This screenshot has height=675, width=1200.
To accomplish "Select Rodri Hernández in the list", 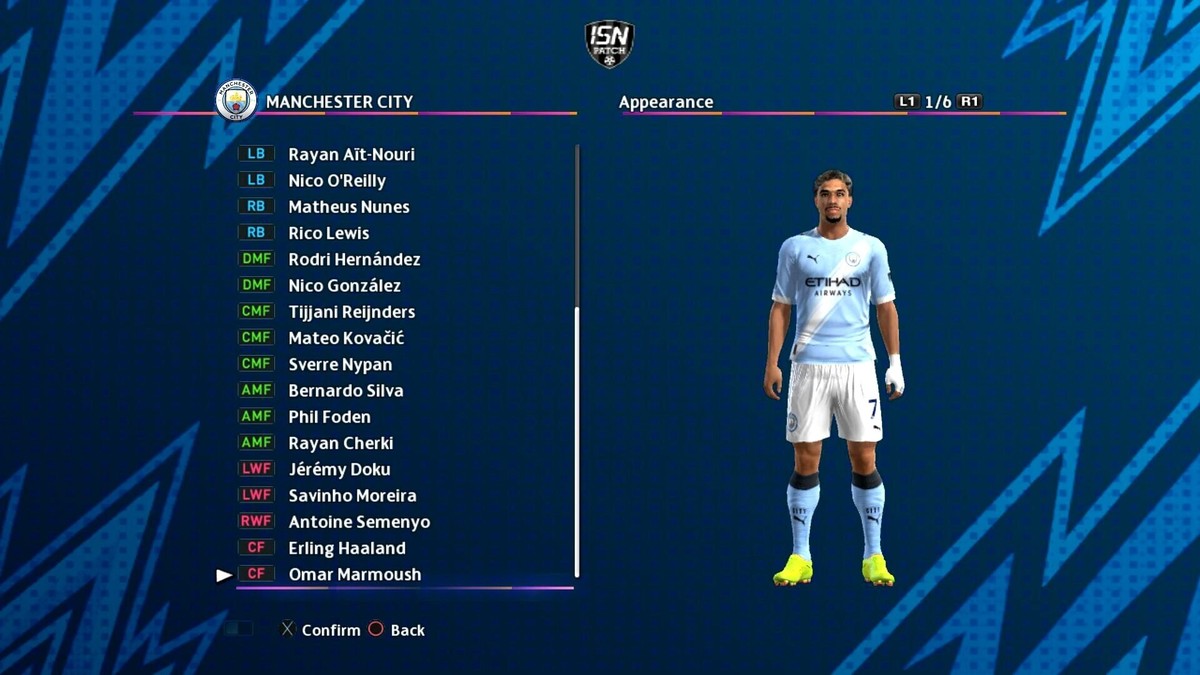I will point(354,259).
